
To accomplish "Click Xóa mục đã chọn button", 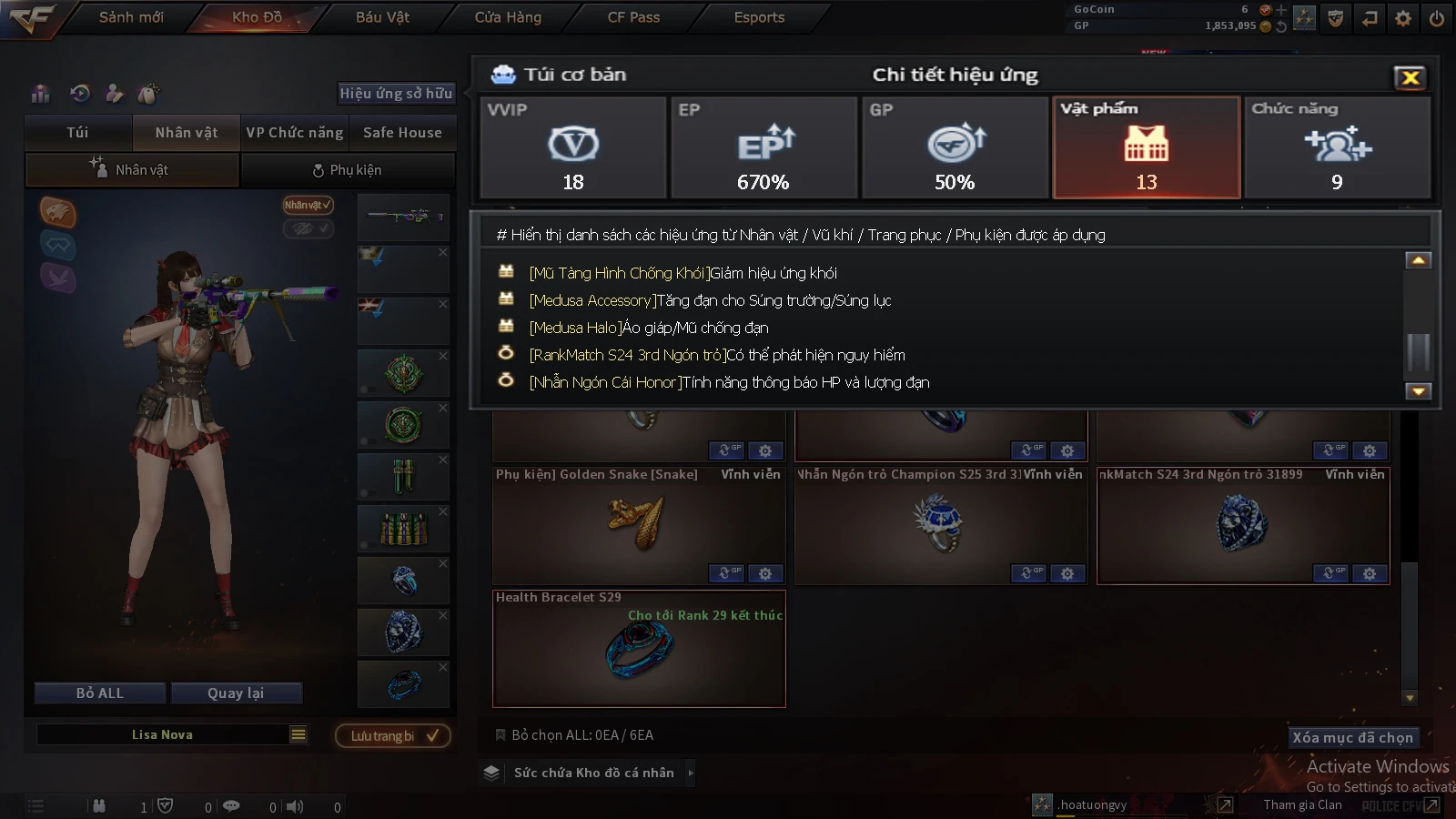I will click(1352, 737).
